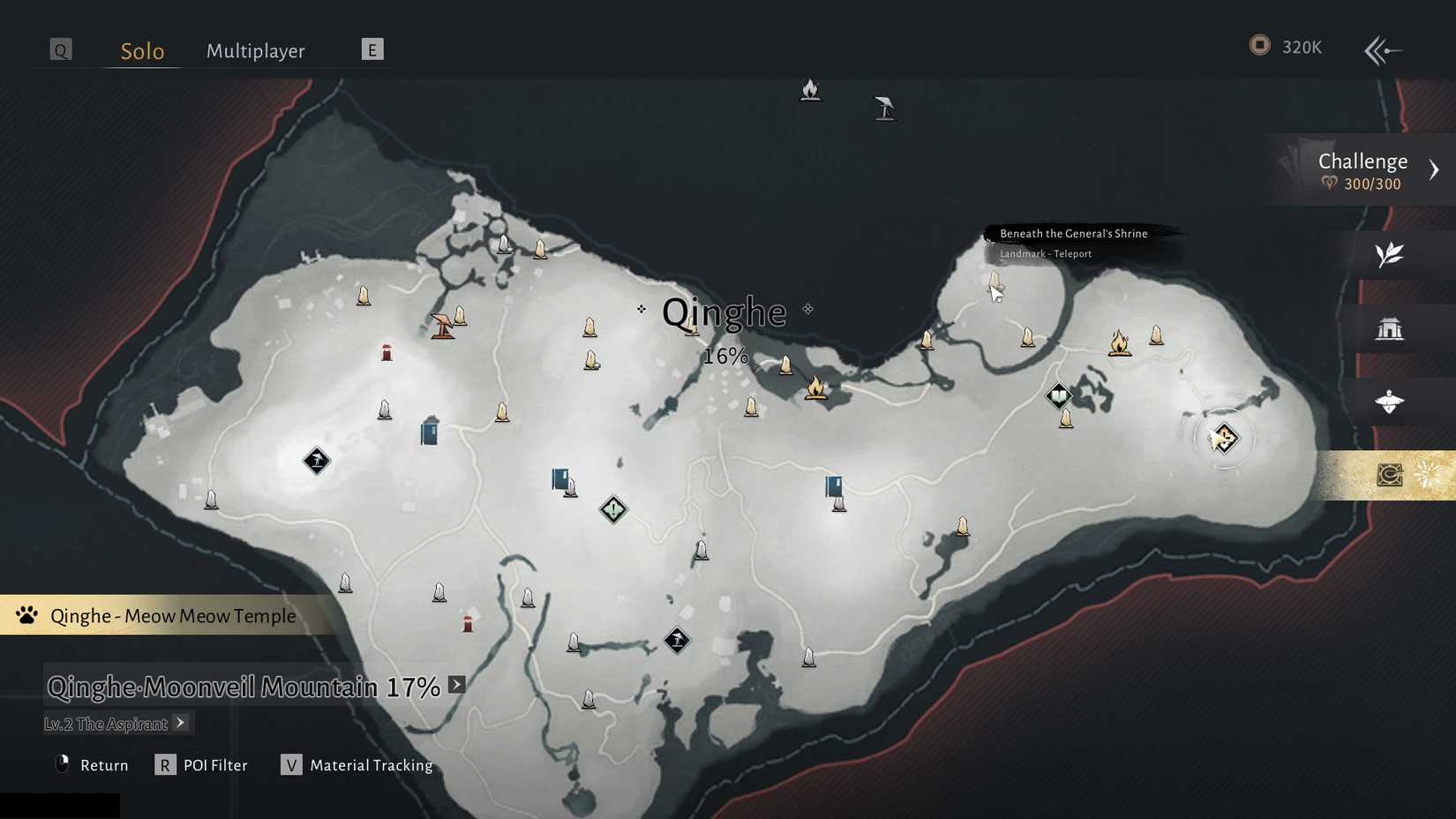The width and height of the screenshot is (1456, 819).
Task: Click the back arrow in the top corner
Action: pos(1382,50)
